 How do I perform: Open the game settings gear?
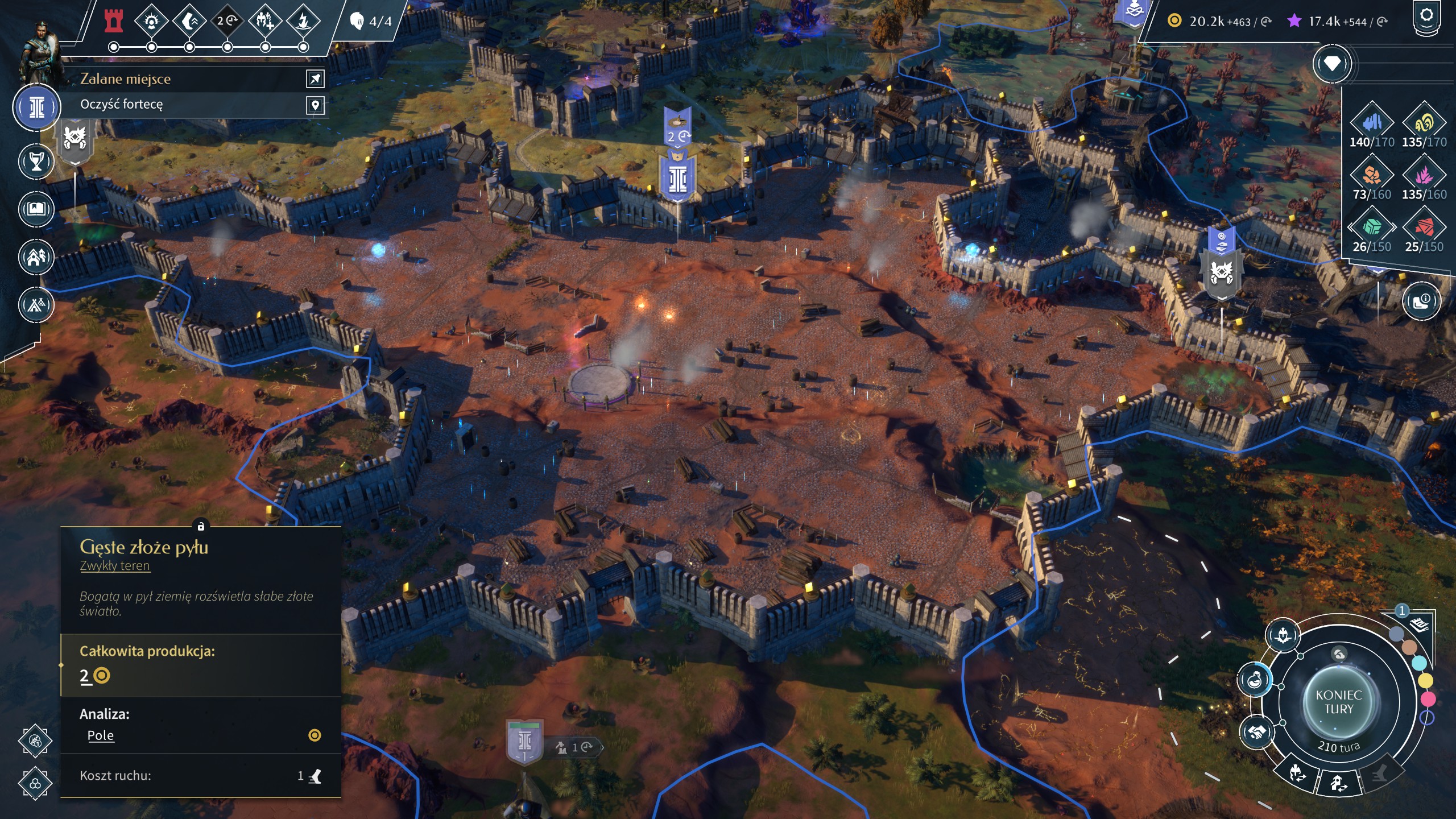(1426, 16)
